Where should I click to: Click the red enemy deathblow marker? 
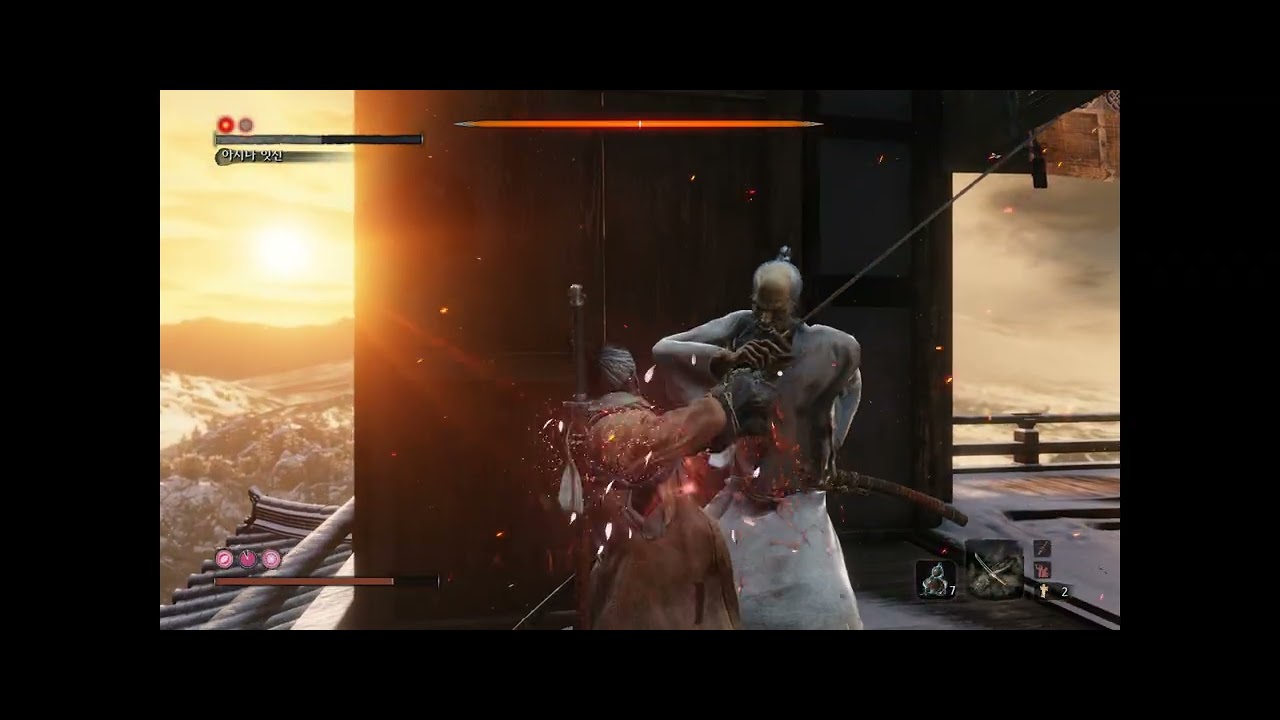[226, 125]
